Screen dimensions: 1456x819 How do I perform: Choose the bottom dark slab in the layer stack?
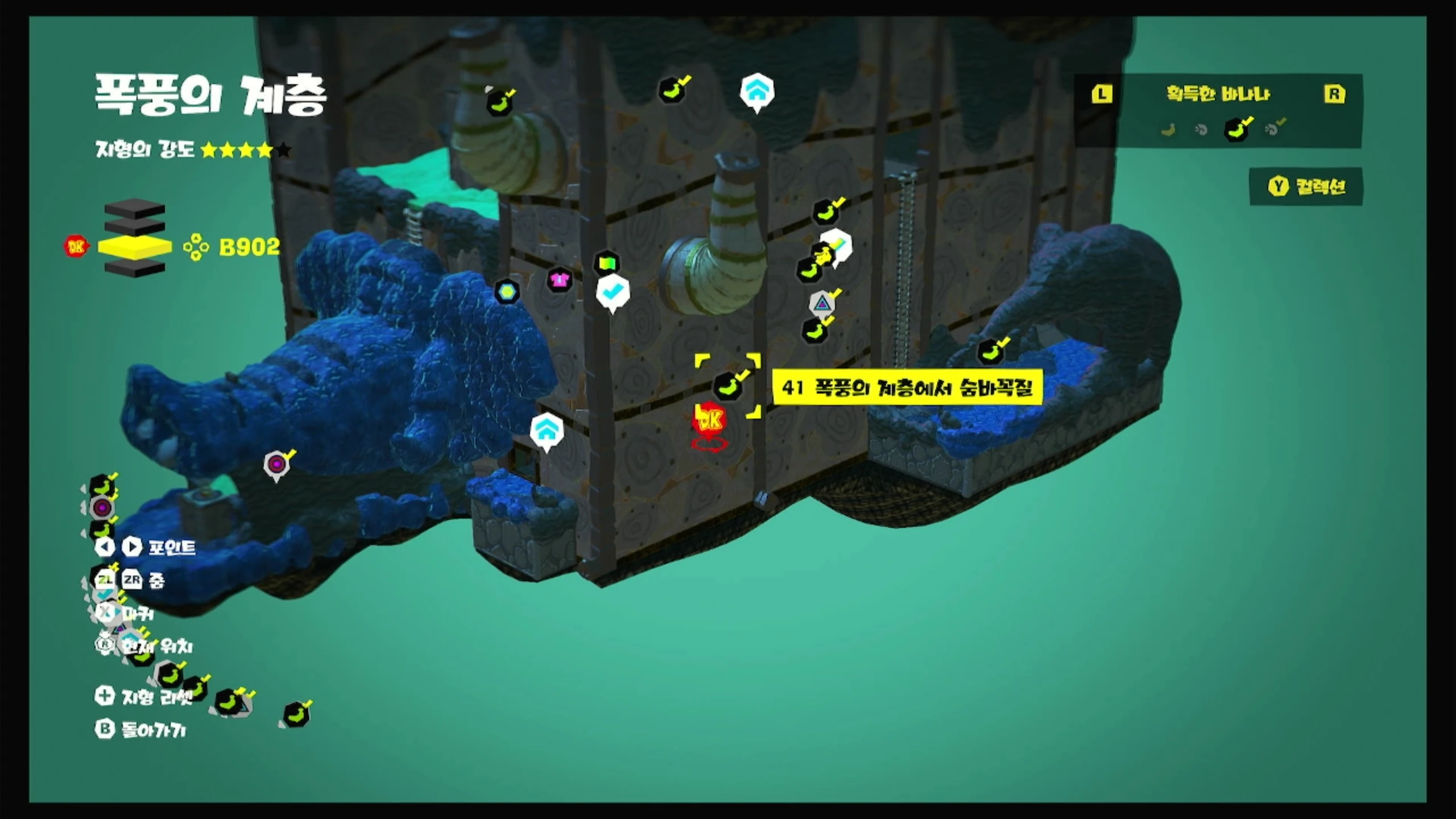135,268
